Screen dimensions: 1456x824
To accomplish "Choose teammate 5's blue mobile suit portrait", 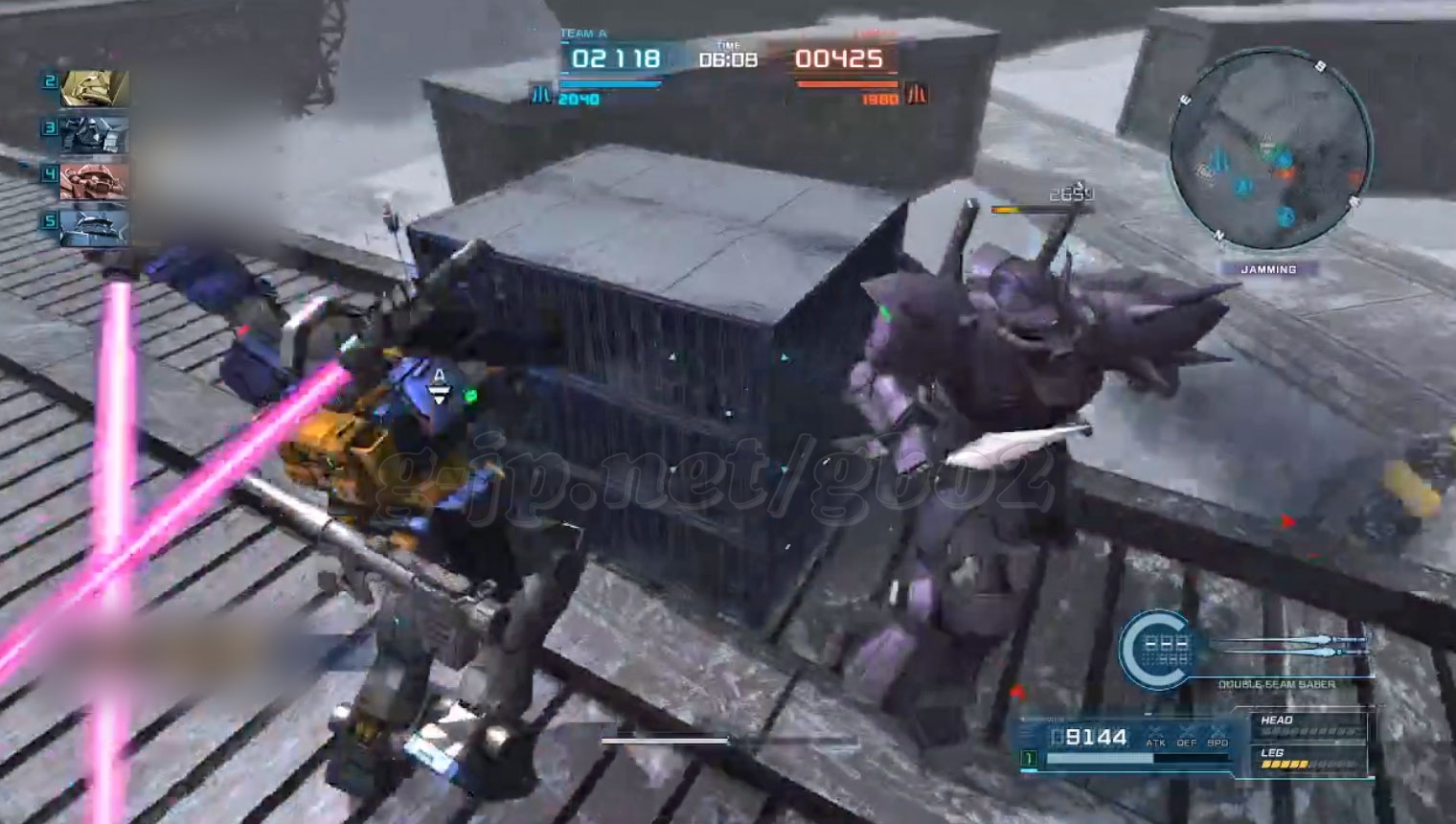I will click(95, 227).
